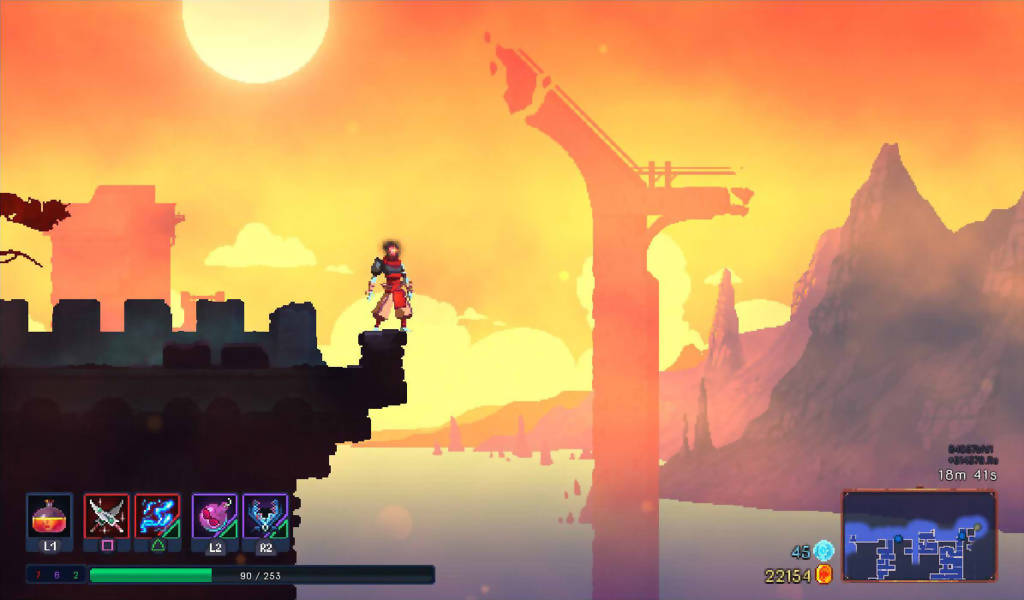
Task: Open the level minimap
Action: click(919, 535)
